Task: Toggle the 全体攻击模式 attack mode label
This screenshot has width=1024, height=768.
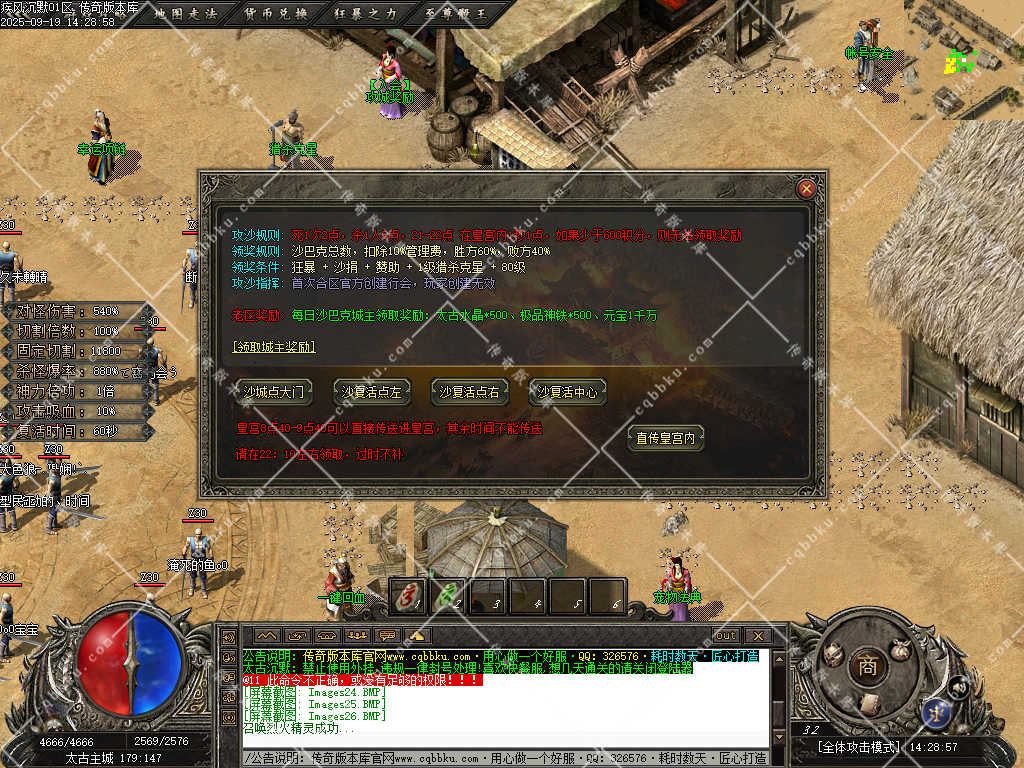Action: click(x=859, y=747)
